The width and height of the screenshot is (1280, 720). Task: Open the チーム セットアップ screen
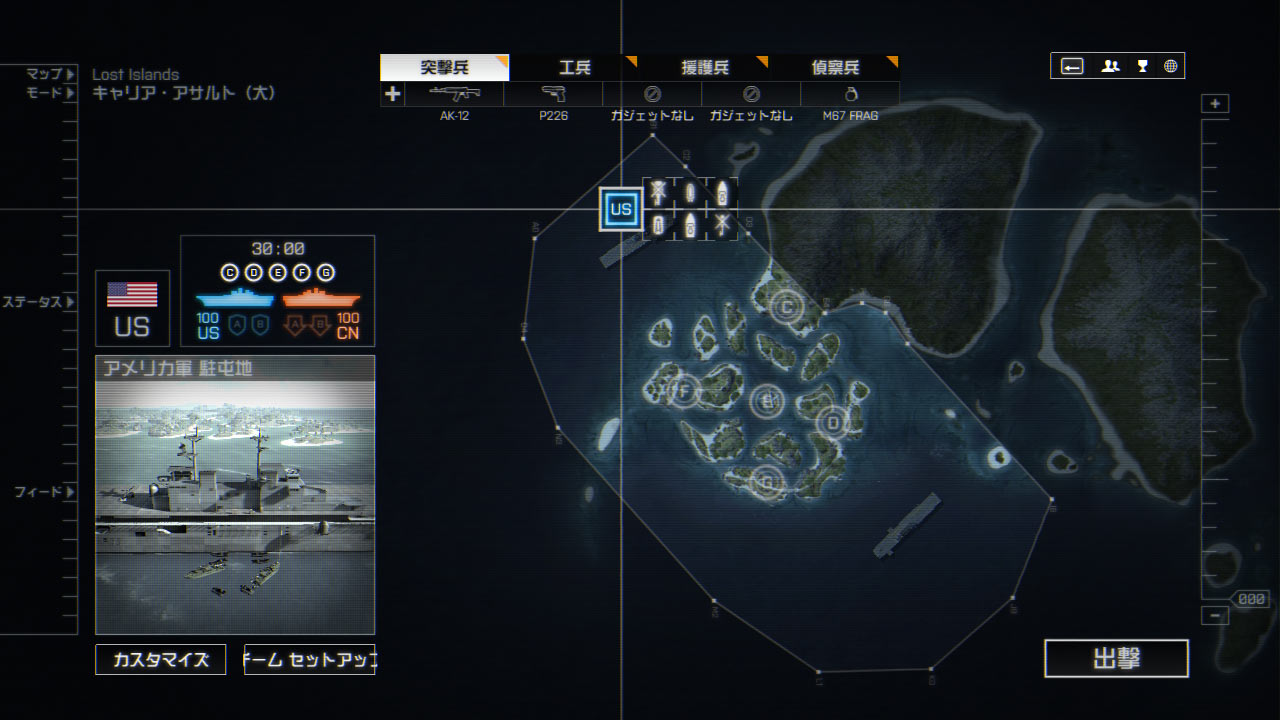(x=309, y=660)
